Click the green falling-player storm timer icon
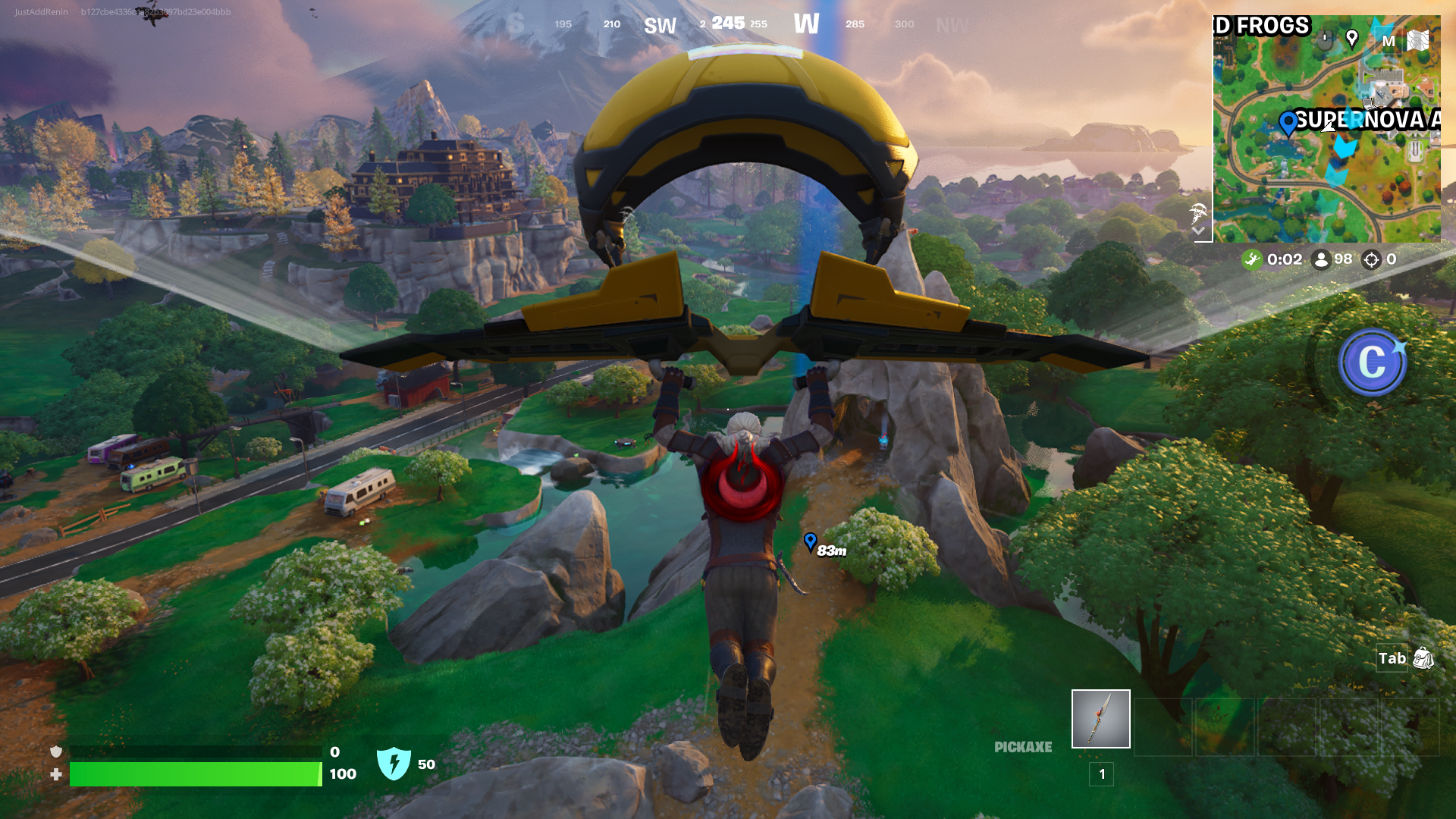This screenshot has height=819, width=1456. pyautogui.click(x=1252, y=259)
